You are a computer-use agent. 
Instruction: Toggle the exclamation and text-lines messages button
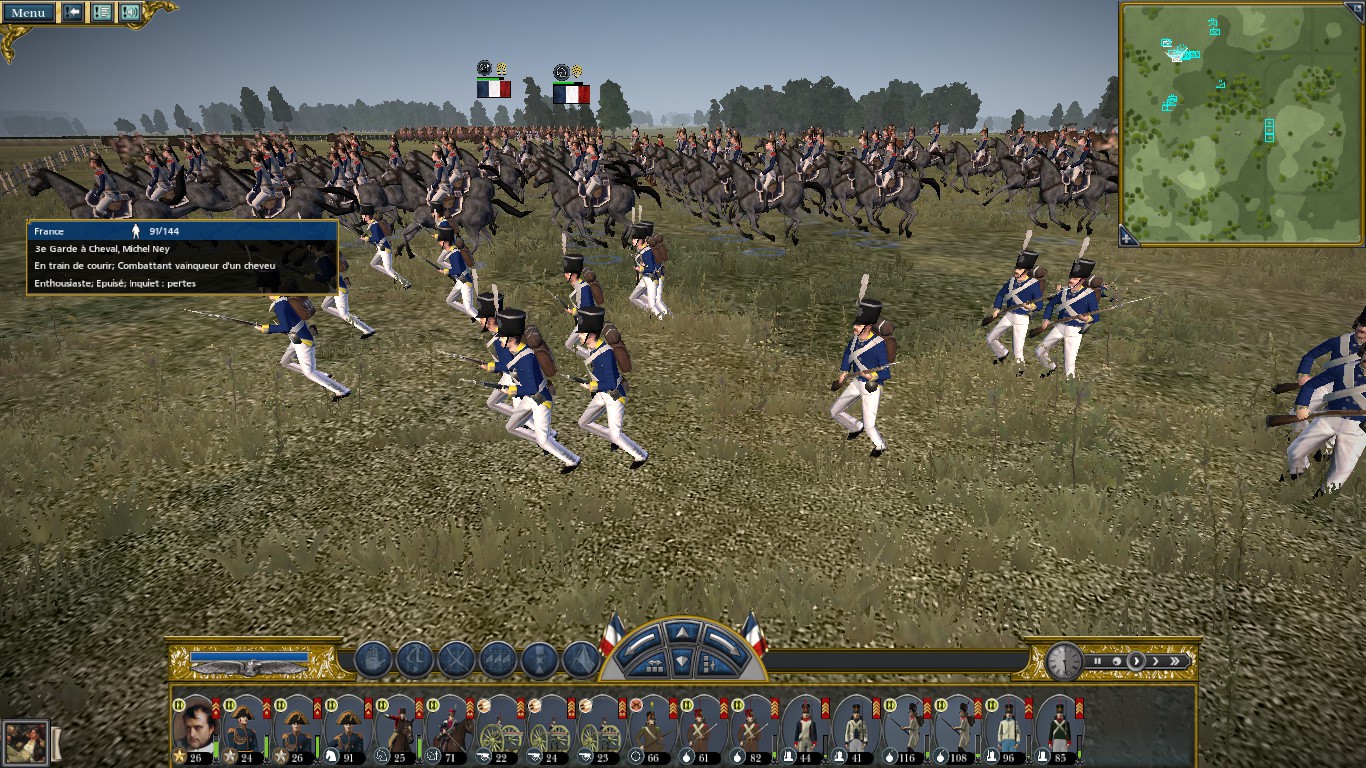(102, 13)
